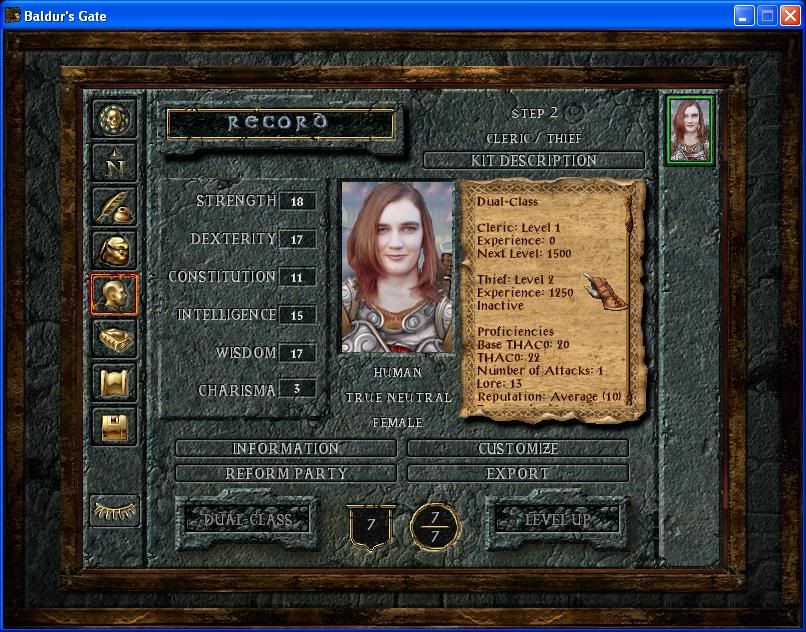This screenshot has width=806, height=632.
Task: Click the Level Up button
Action: 558,519
